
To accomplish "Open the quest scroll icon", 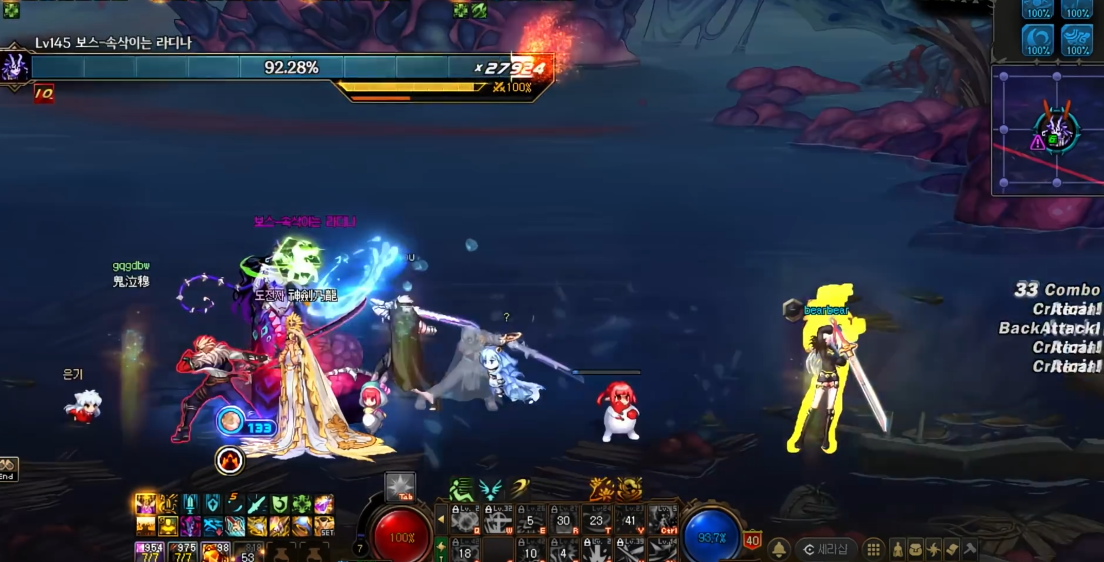I will click(951, 549).
